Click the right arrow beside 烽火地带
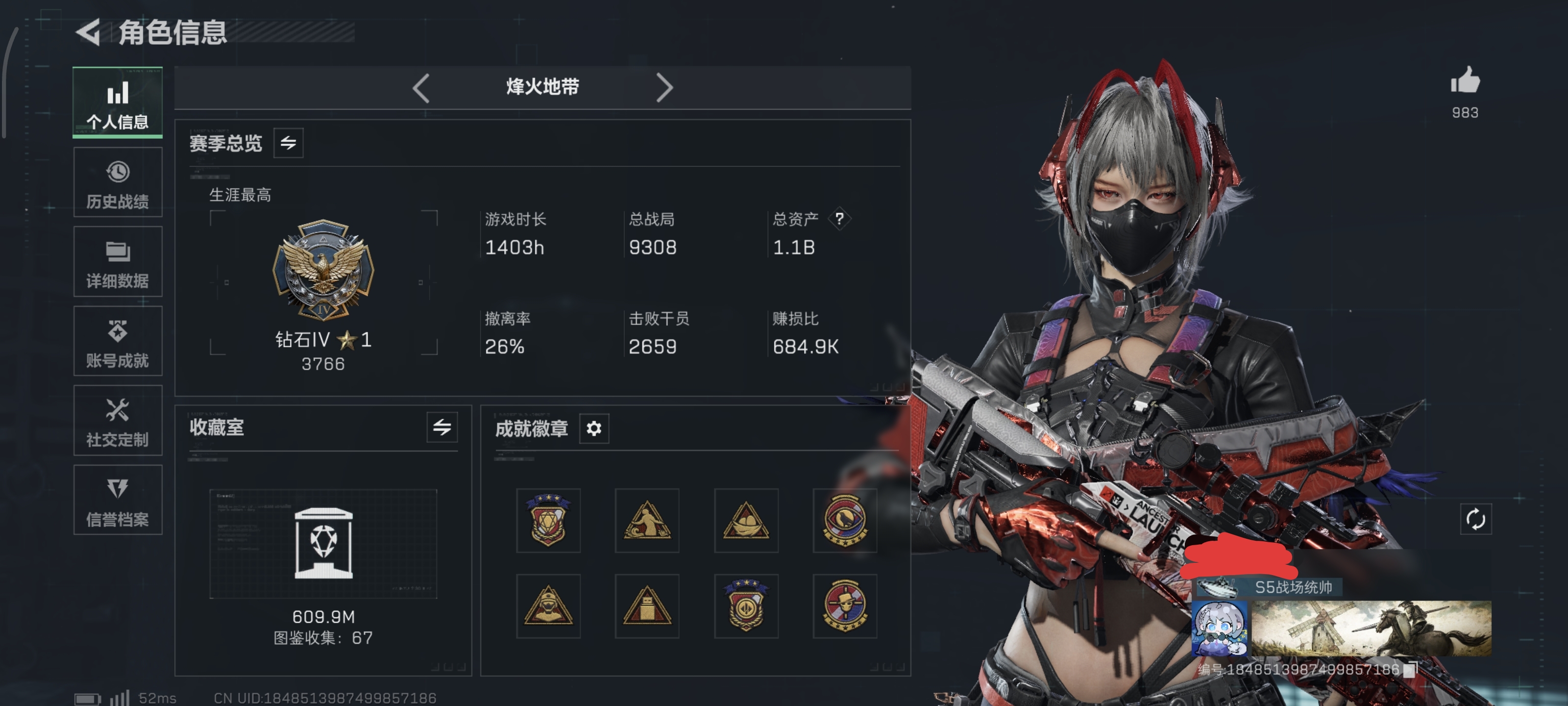This screenshot has height=706, width=1568. click(x=665, y=88)
